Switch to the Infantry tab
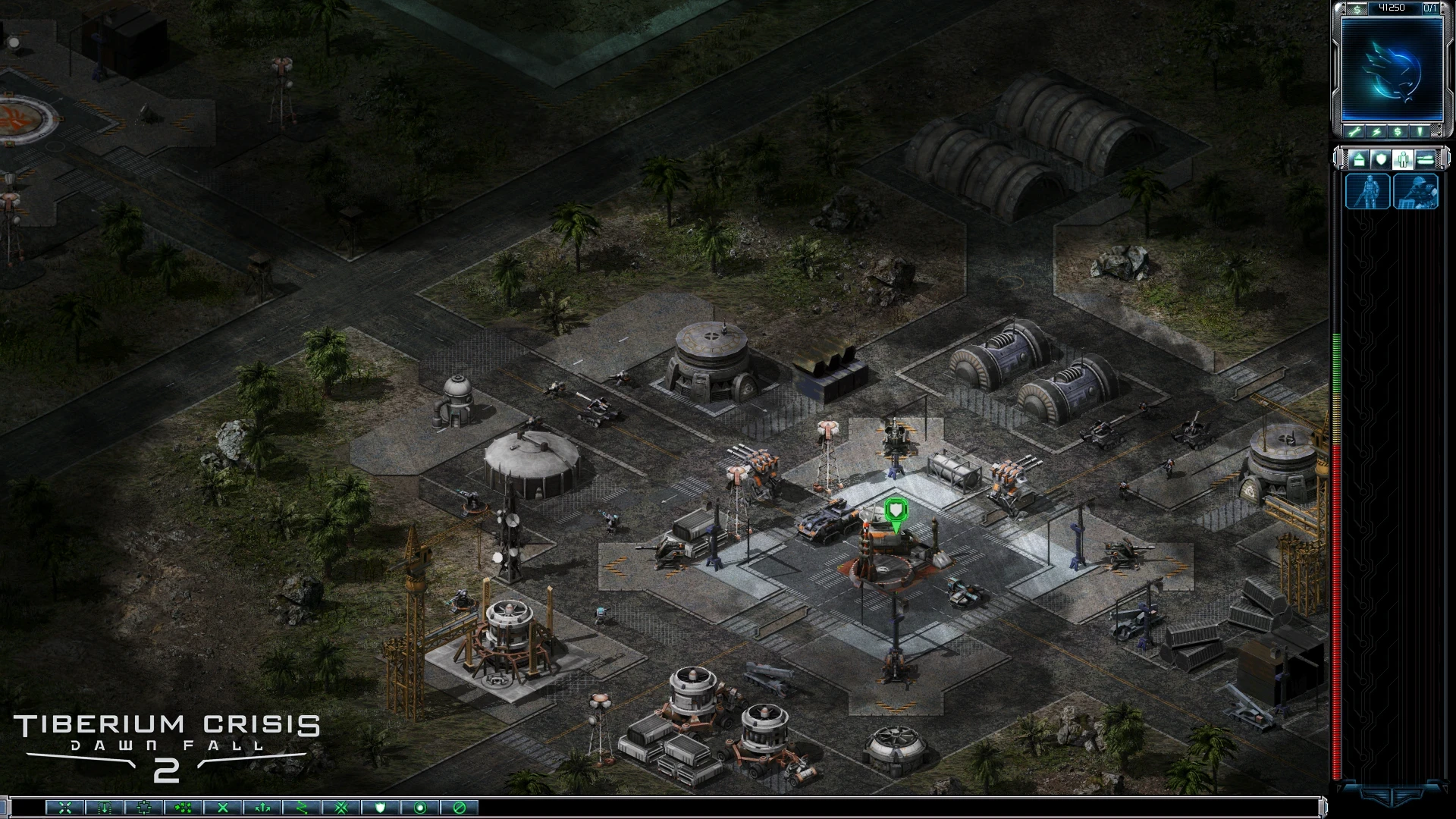 pos(1403,160)
